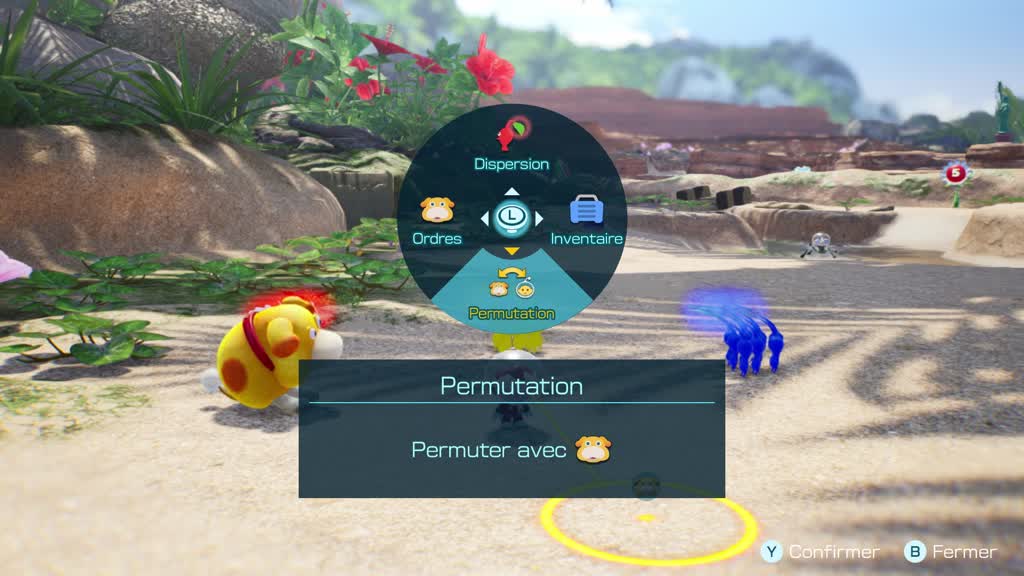Viewport: 1024px width, 576px height.
Task: Open the Ordres menu entry
Action: point(437,221)
